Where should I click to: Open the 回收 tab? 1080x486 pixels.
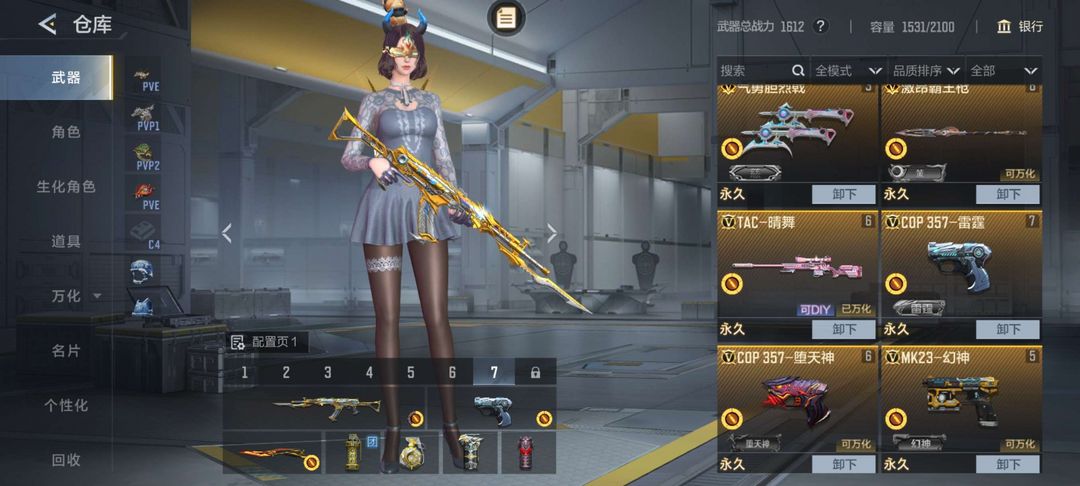[x=66, y=460]
